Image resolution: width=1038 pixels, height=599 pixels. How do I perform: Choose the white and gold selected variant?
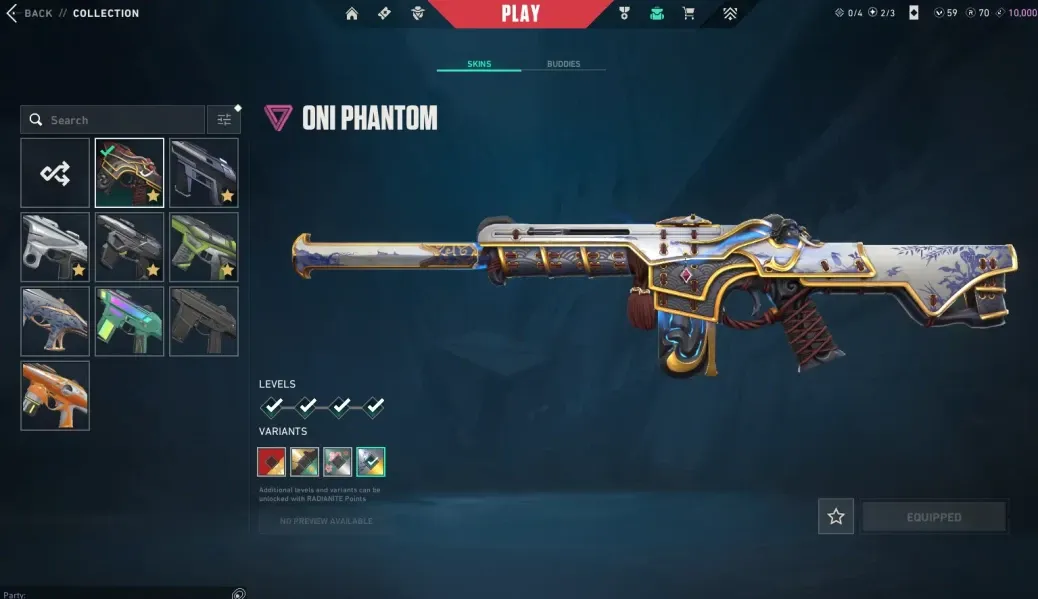[371, 461]
